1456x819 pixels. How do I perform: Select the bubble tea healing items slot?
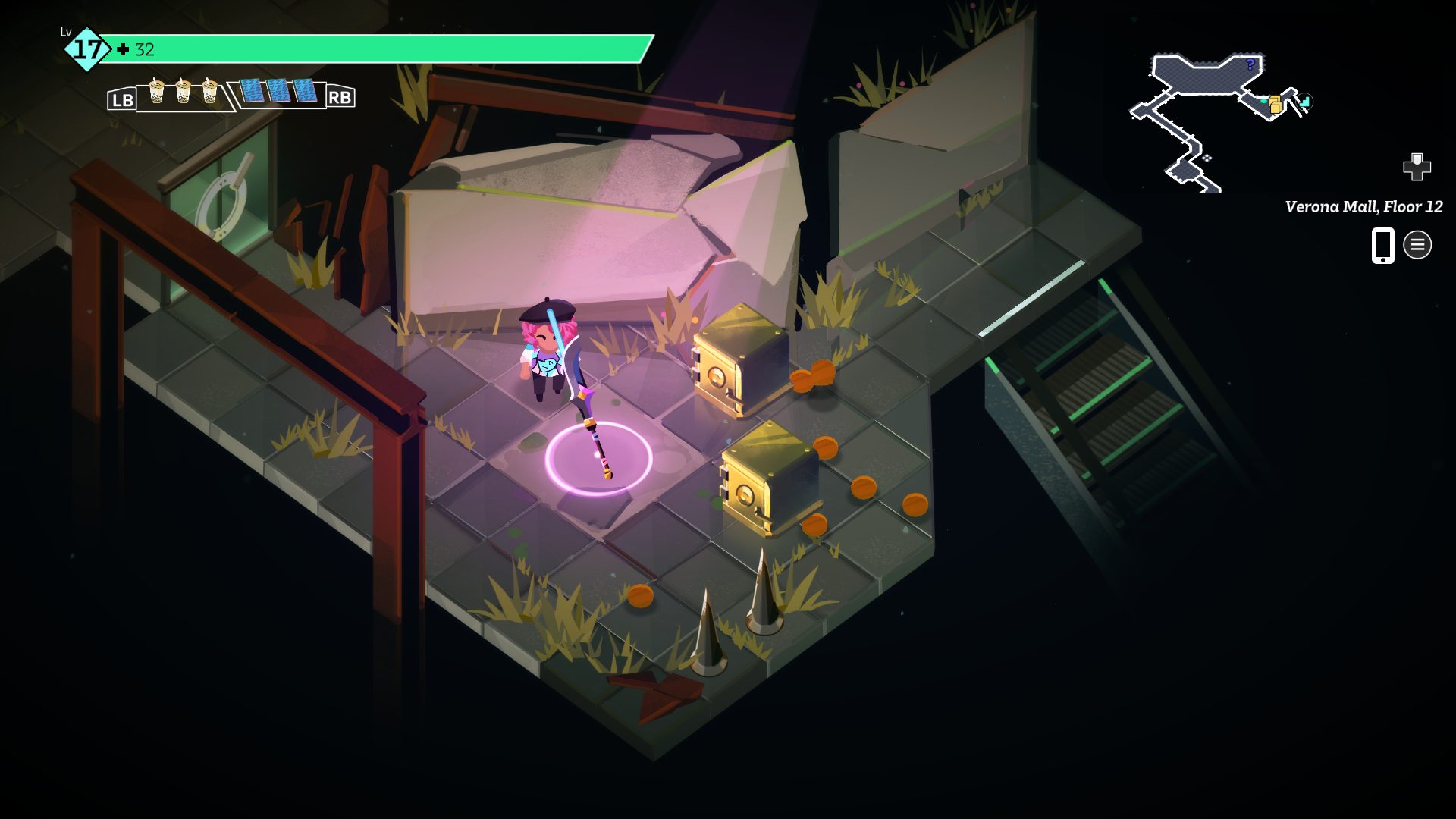click(x=183, y=93)
